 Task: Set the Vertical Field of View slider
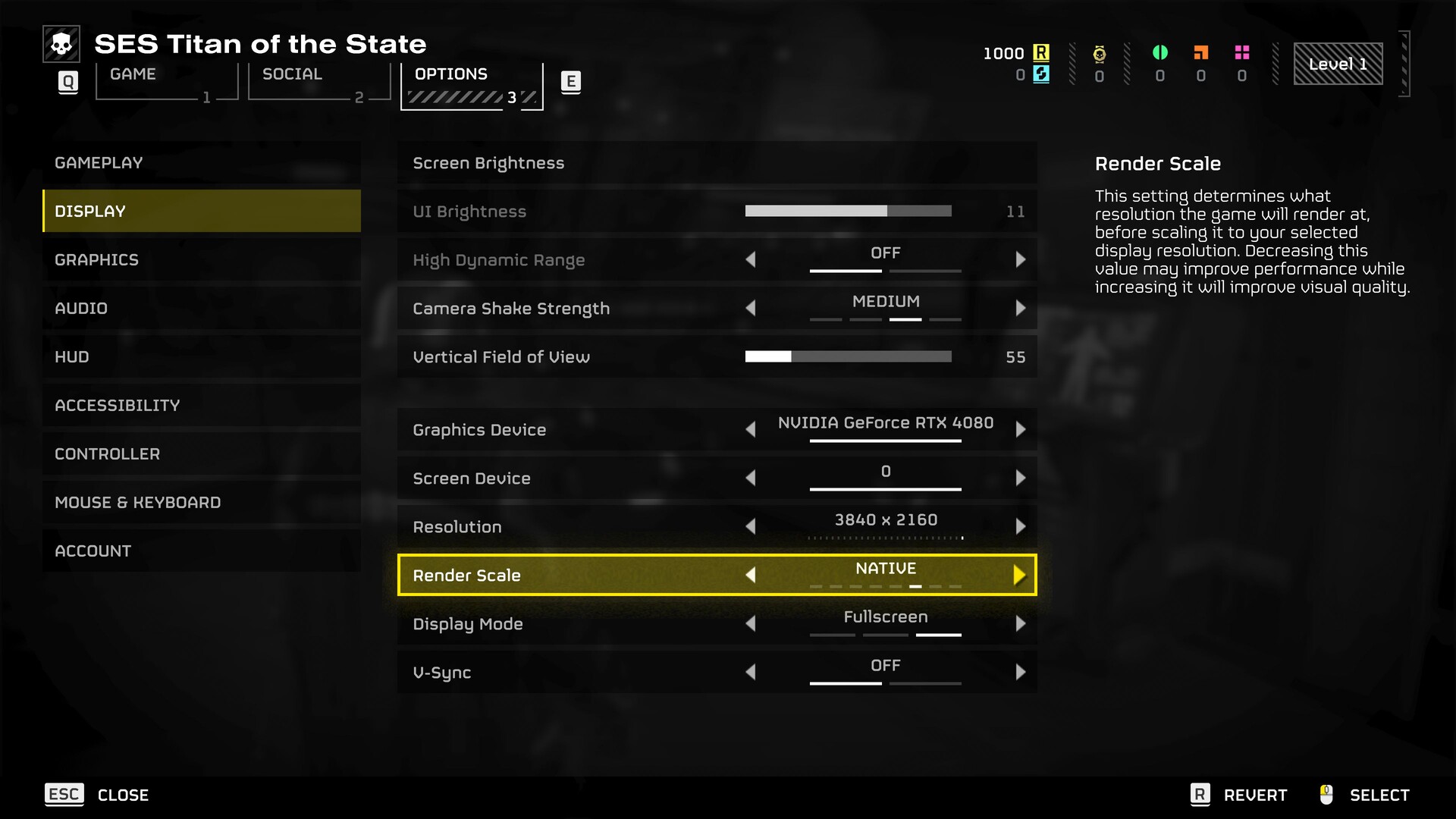848,357
